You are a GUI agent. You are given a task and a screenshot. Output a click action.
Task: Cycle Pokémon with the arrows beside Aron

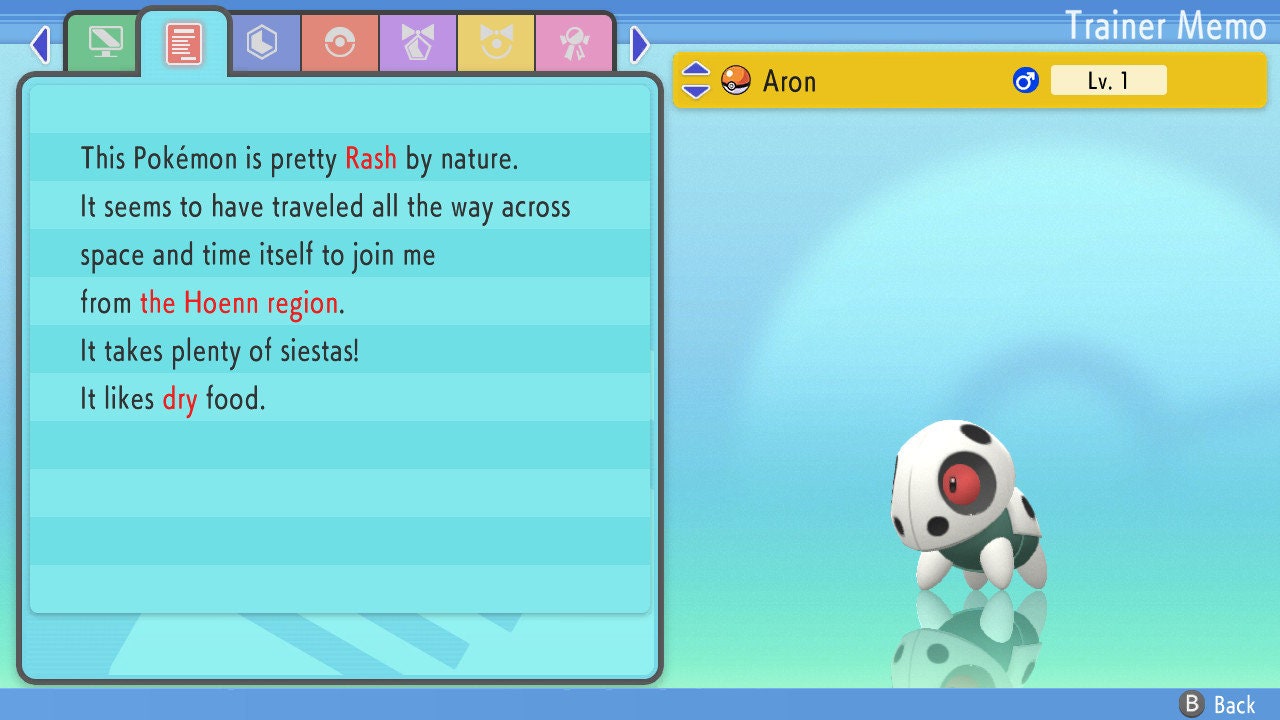click(696, 80)
